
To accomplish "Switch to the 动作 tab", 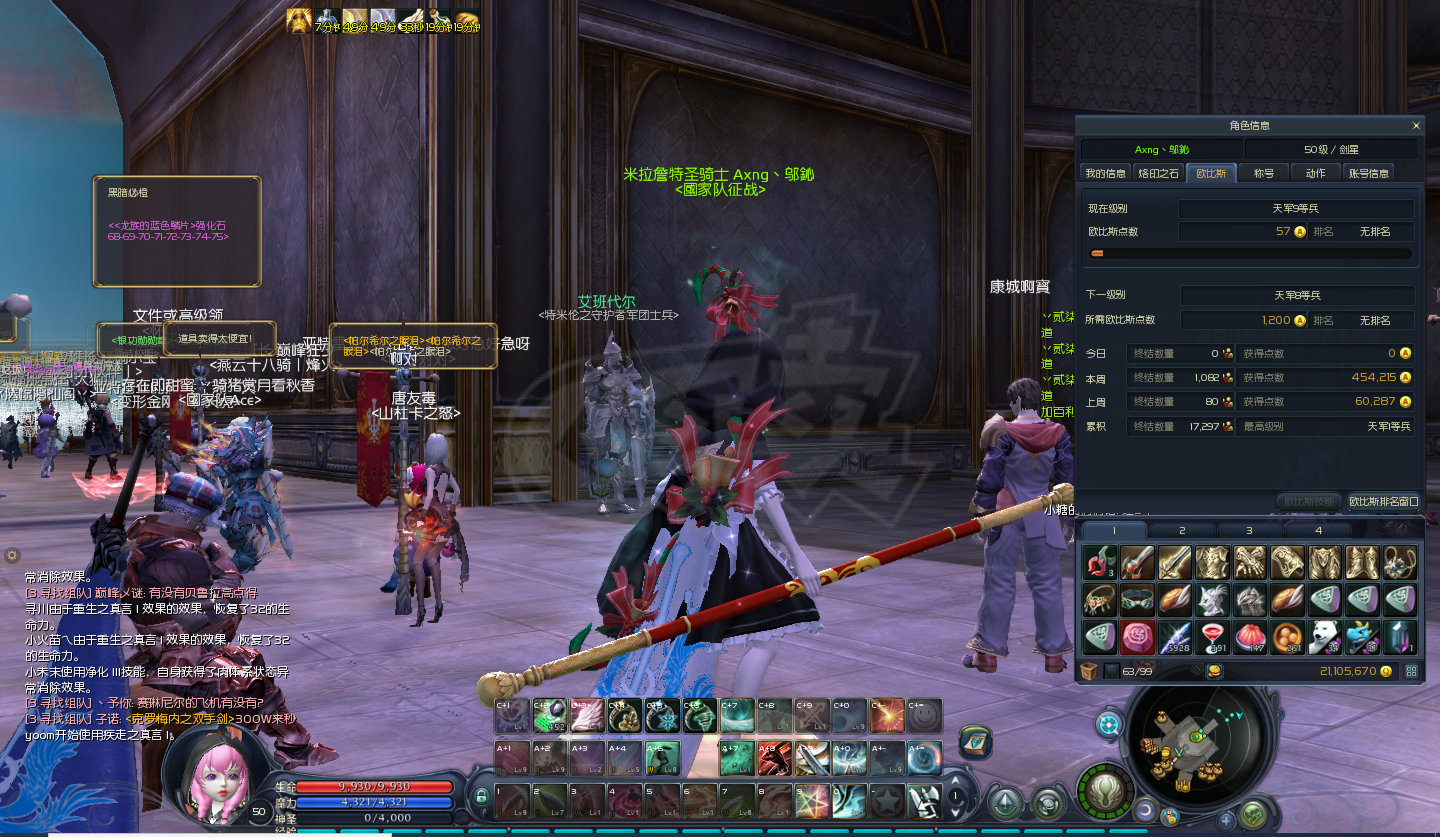I will coord(1315,173).
